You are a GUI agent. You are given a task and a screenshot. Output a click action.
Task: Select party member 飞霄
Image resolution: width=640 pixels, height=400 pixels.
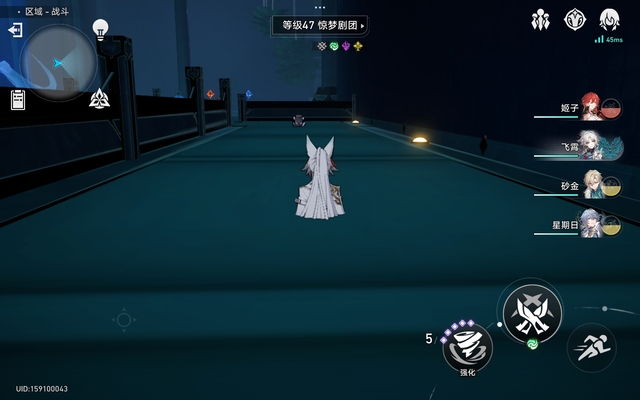click(591, 146)
